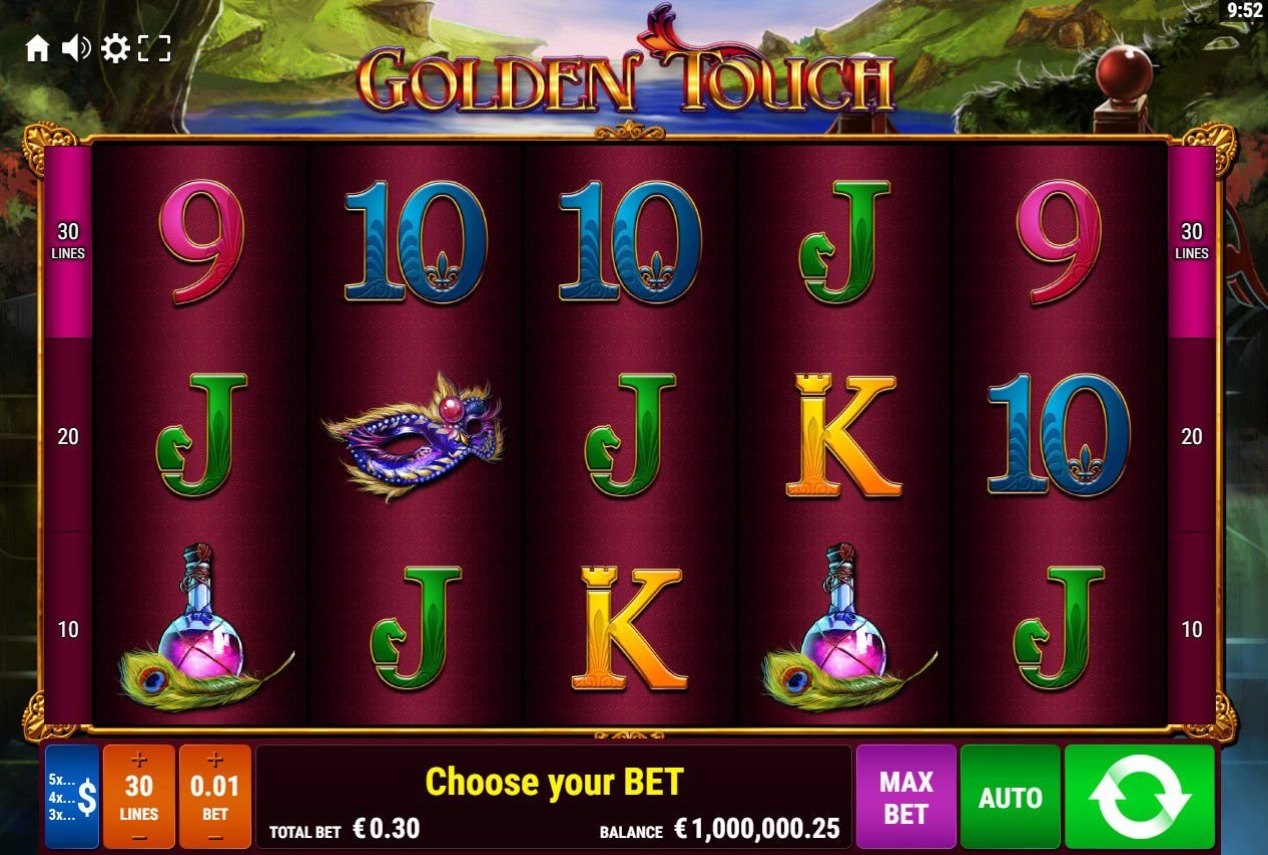Return to the home lobby
Image resolution: width=1268 pixels, height=855 pixels.
[37, 48]
